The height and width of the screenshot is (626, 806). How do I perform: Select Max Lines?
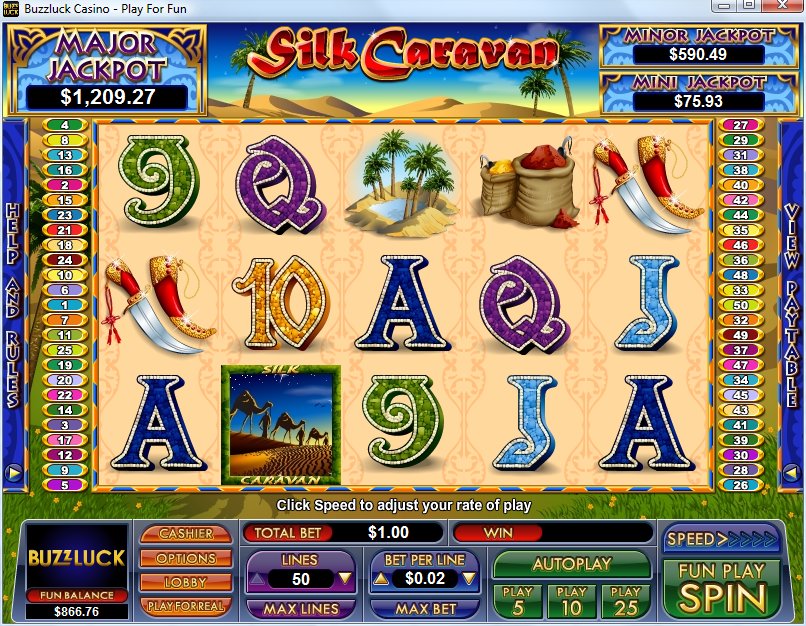click(x=300, y=608)
